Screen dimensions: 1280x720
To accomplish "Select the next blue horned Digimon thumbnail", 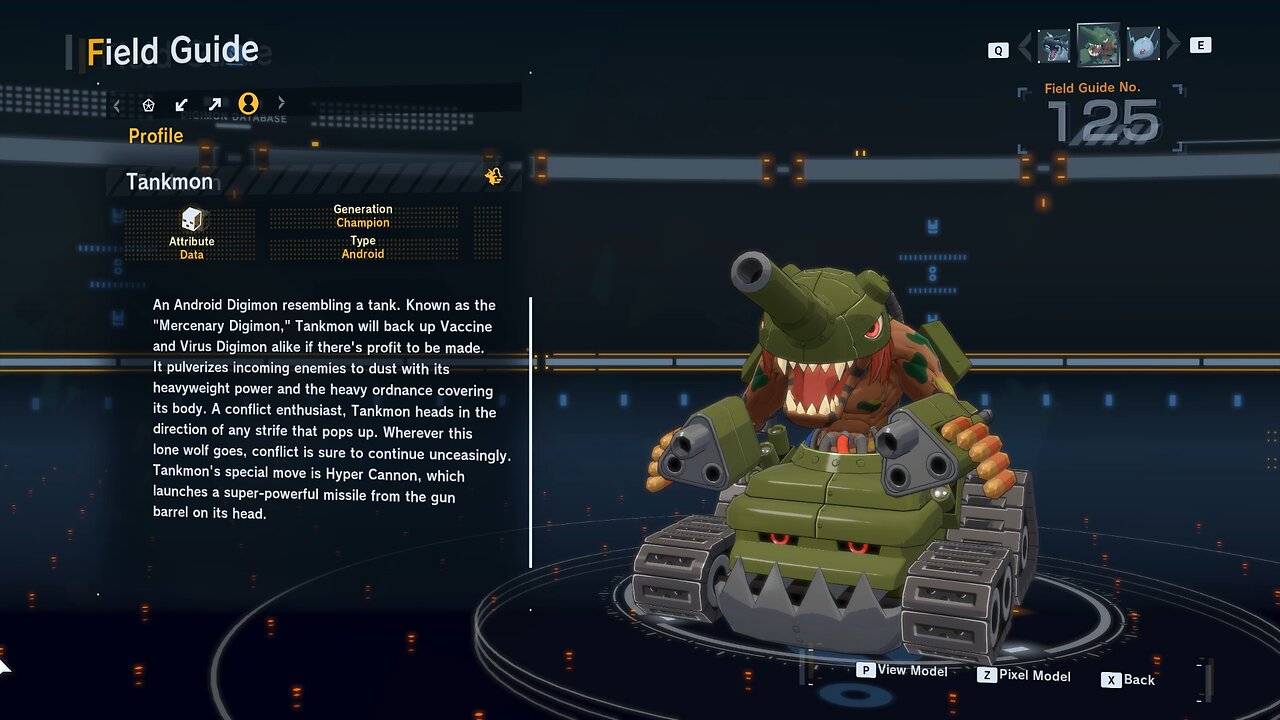I will [x=1143, y=45].
